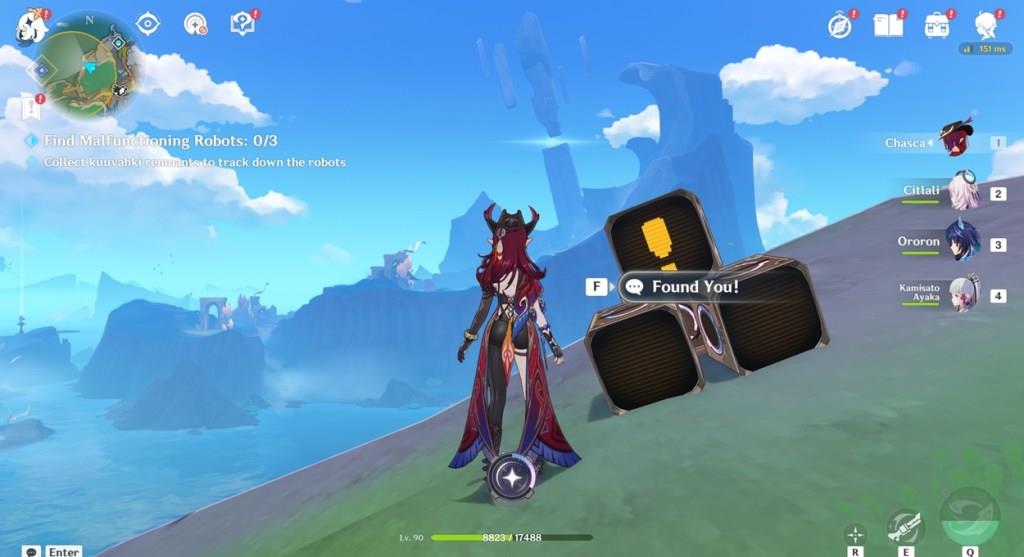Open the Paimon menu
The width and height of the screenshot is (1024, 557).
[x=30, y=27]
